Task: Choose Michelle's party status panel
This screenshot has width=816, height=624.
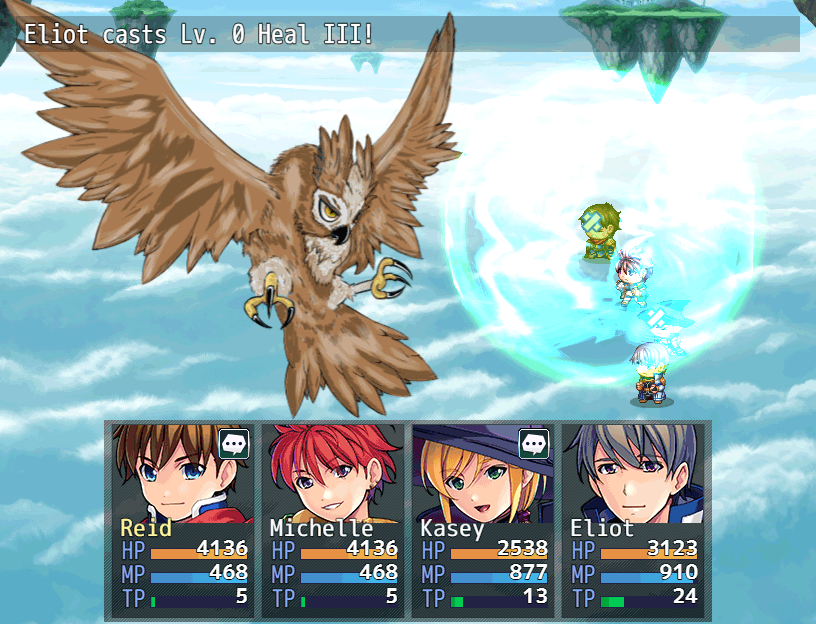Action: tap(332, 518)
